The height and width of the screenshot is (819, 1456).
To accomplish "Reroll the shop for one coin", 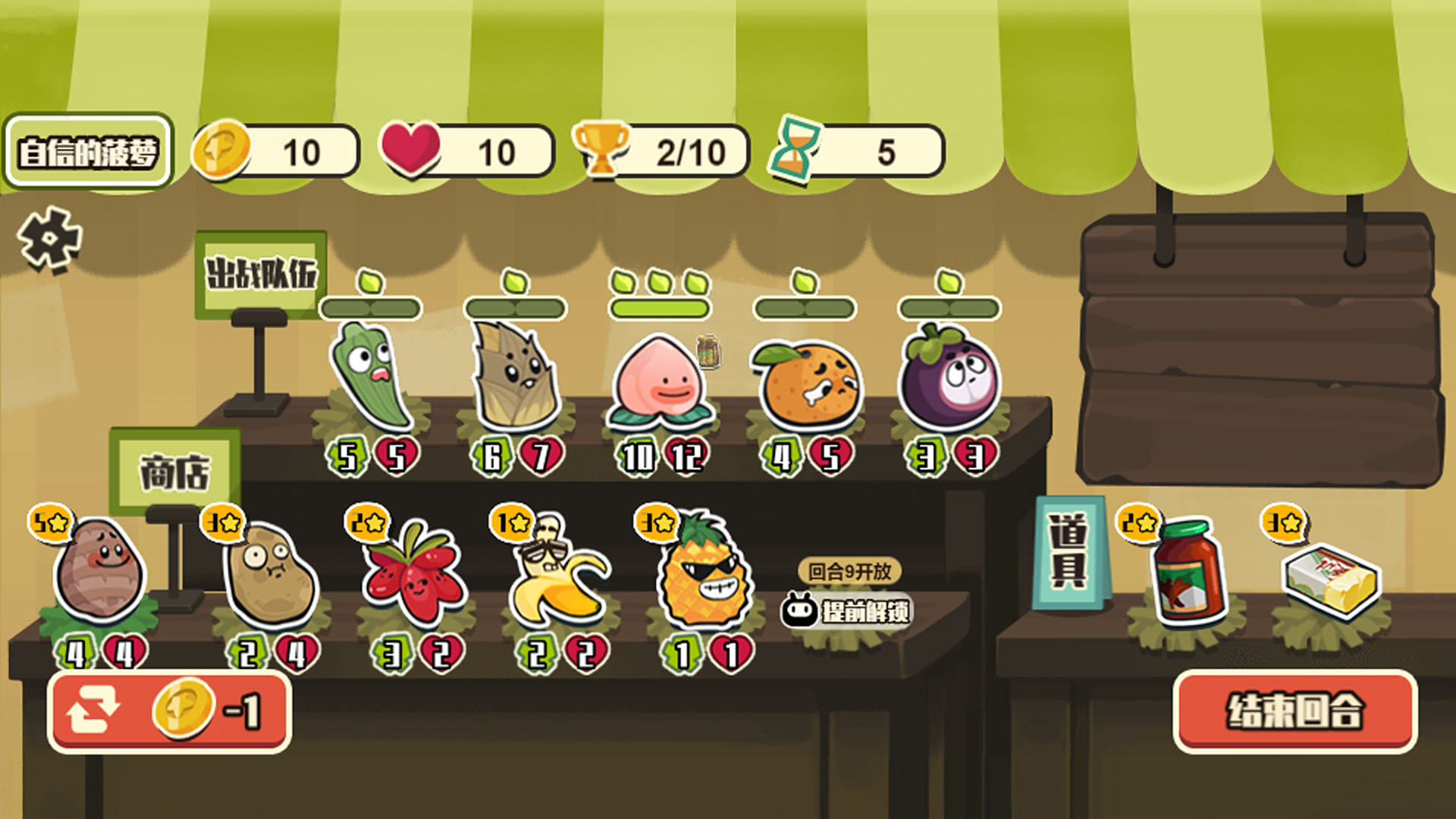I will (x=169, y=711).
